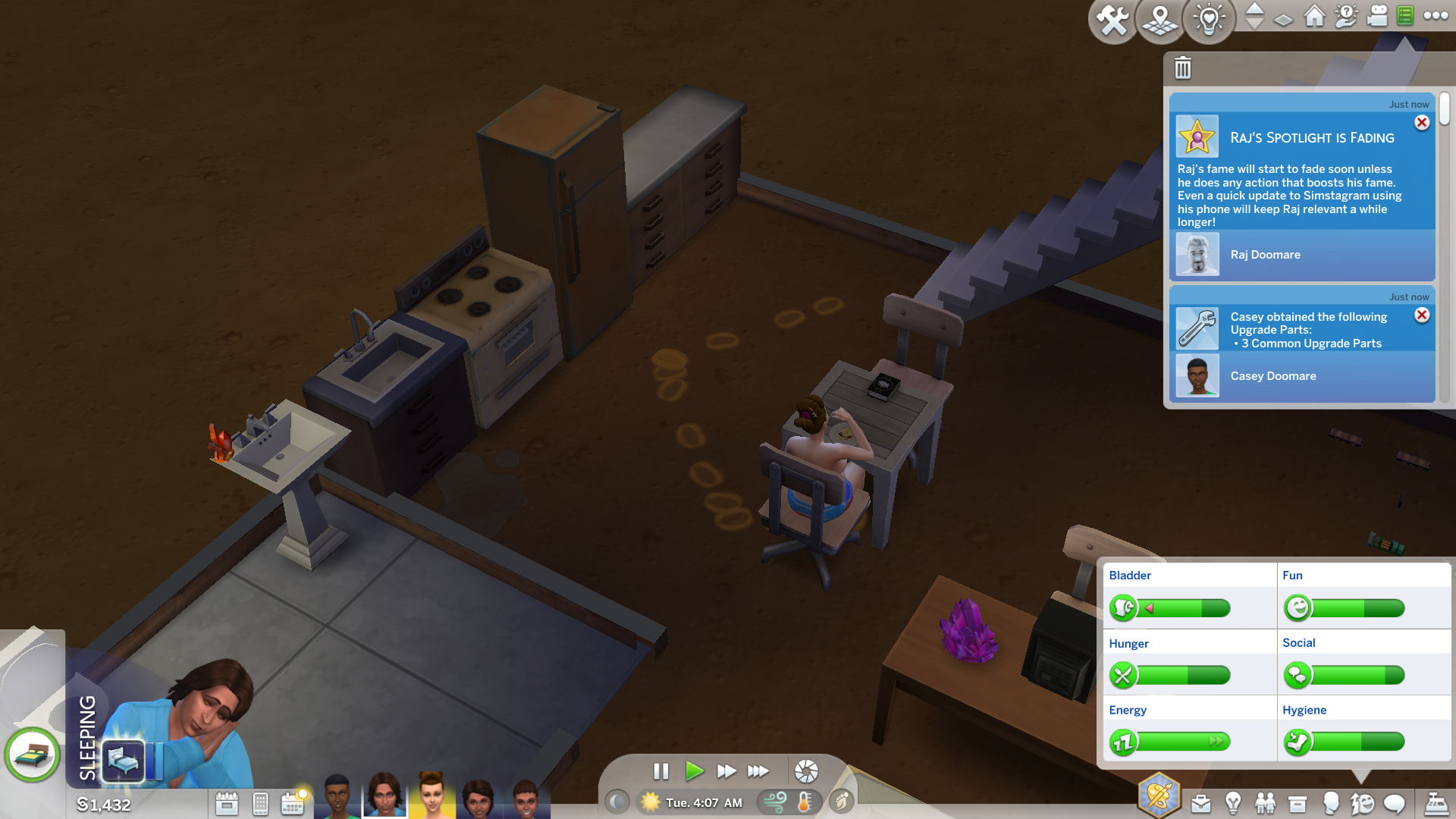1456x819 pixels.
Task: Open the career briefcase panel
Action: [x=1200, y=803]
